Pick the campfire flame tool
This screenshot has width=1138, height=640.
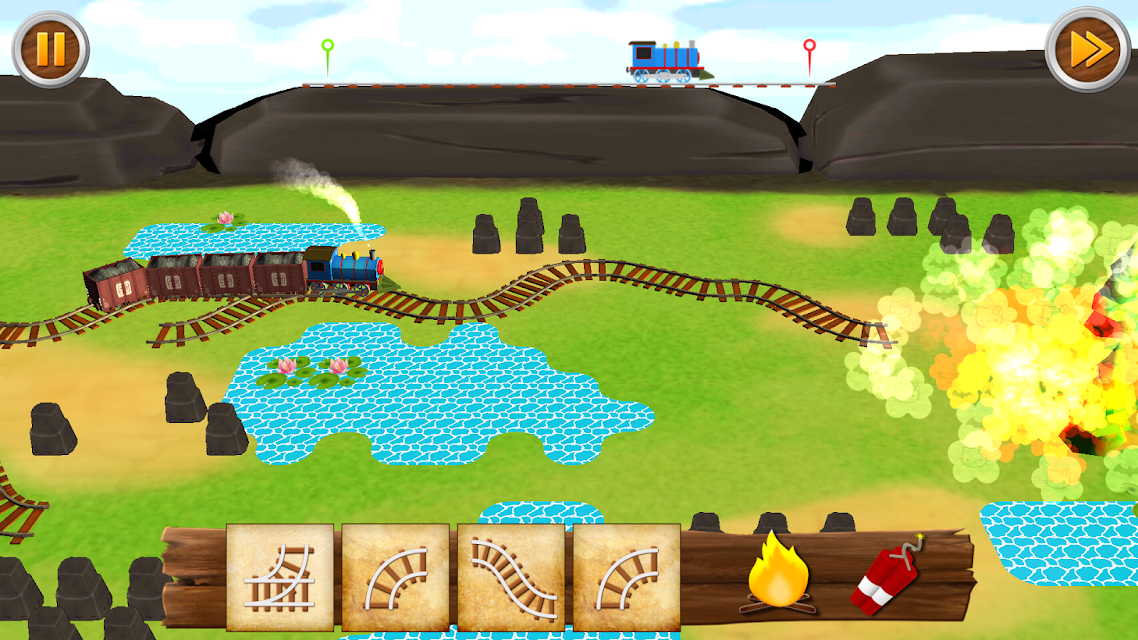[x=779, y=573]
